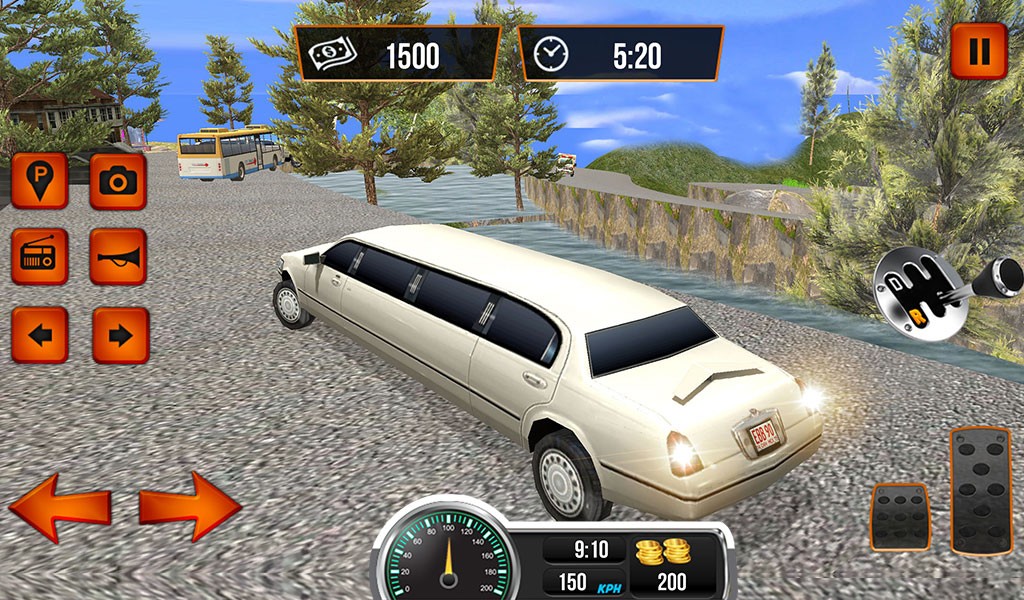This screenshot has height=600, width=1024.
Task: Steer left with the large orange arrow
Action: pyautogui.click(x=60, y=507)
